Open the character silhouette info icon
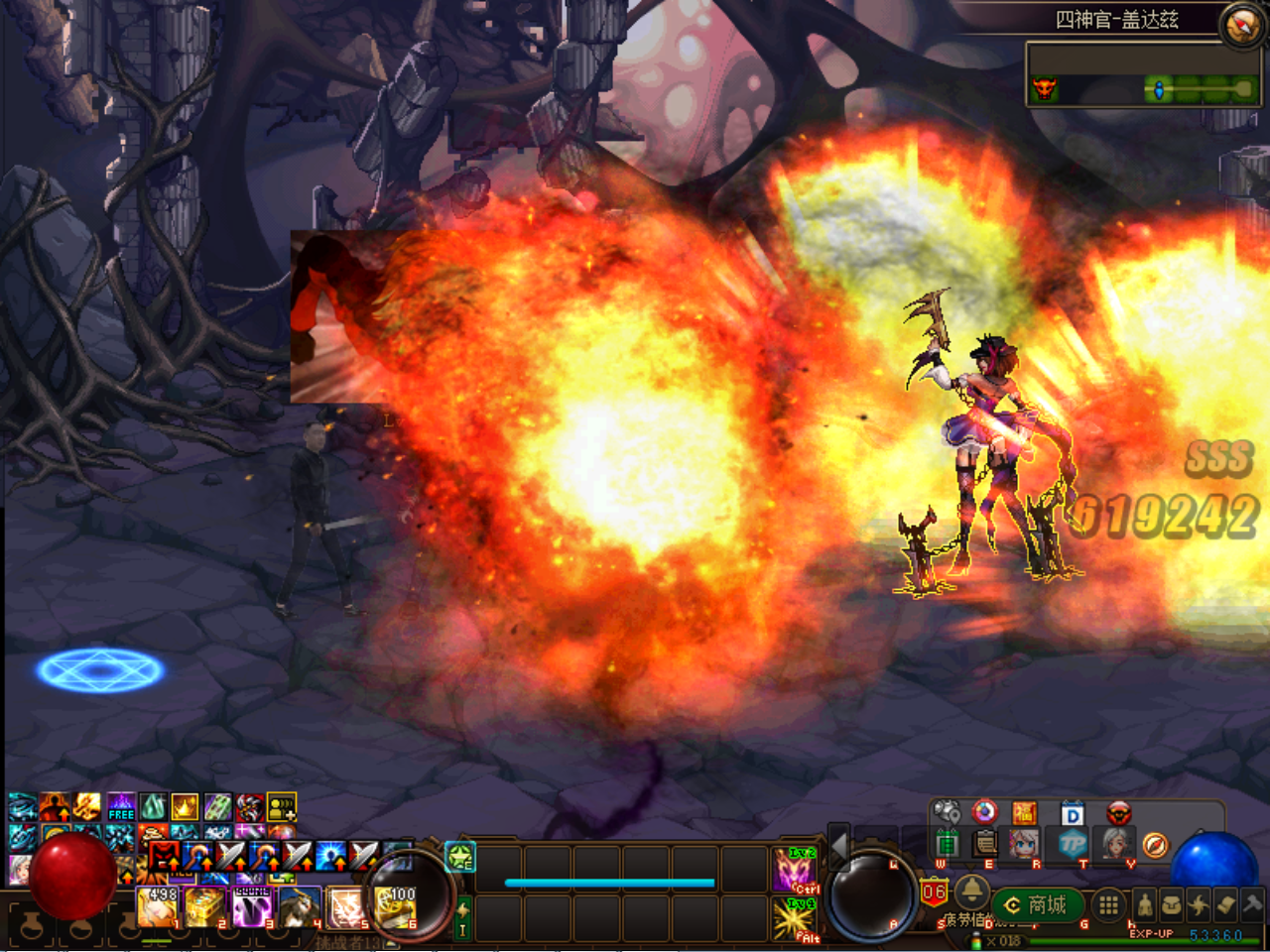The width and height of the screenshot is (1270, 952). (1145, 904)
